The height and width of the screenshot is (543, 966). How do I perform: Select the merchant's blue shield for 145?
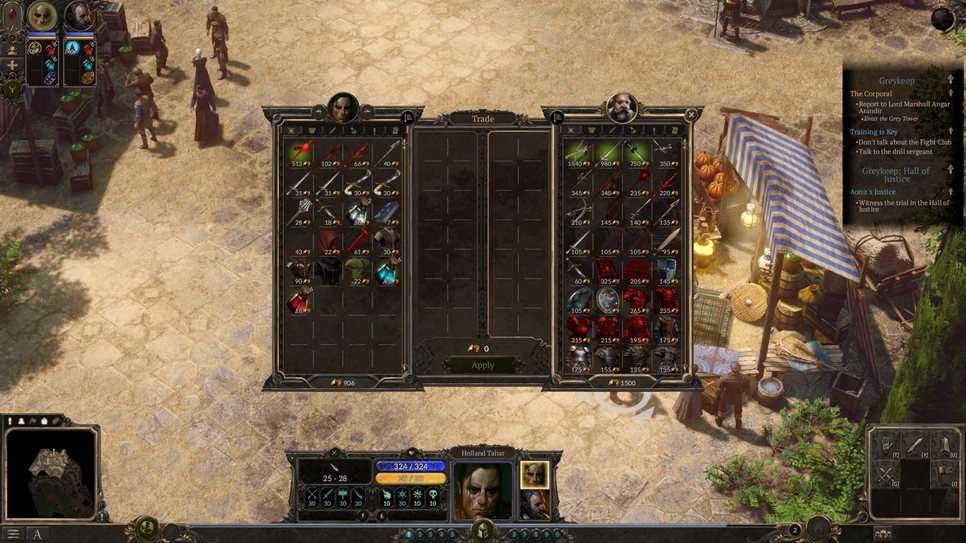pos(666,270)
